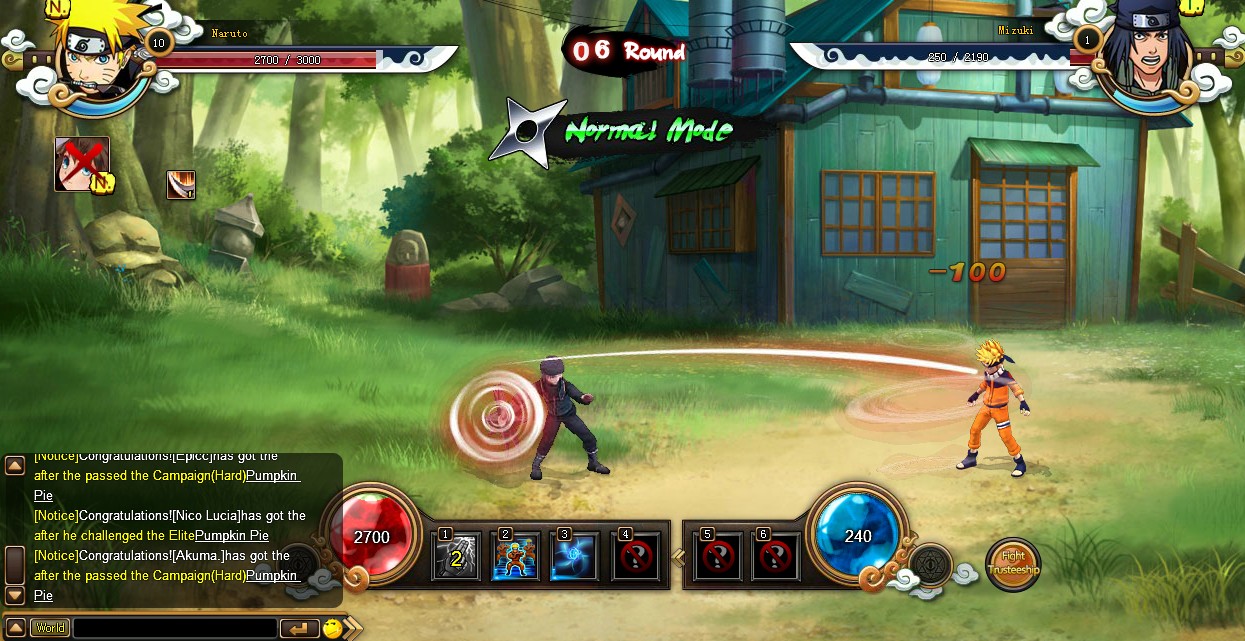The image size is (1245, 641).
Task: Open the first Pumpkin Pie link in chat
Action: [x=273, y=476]
